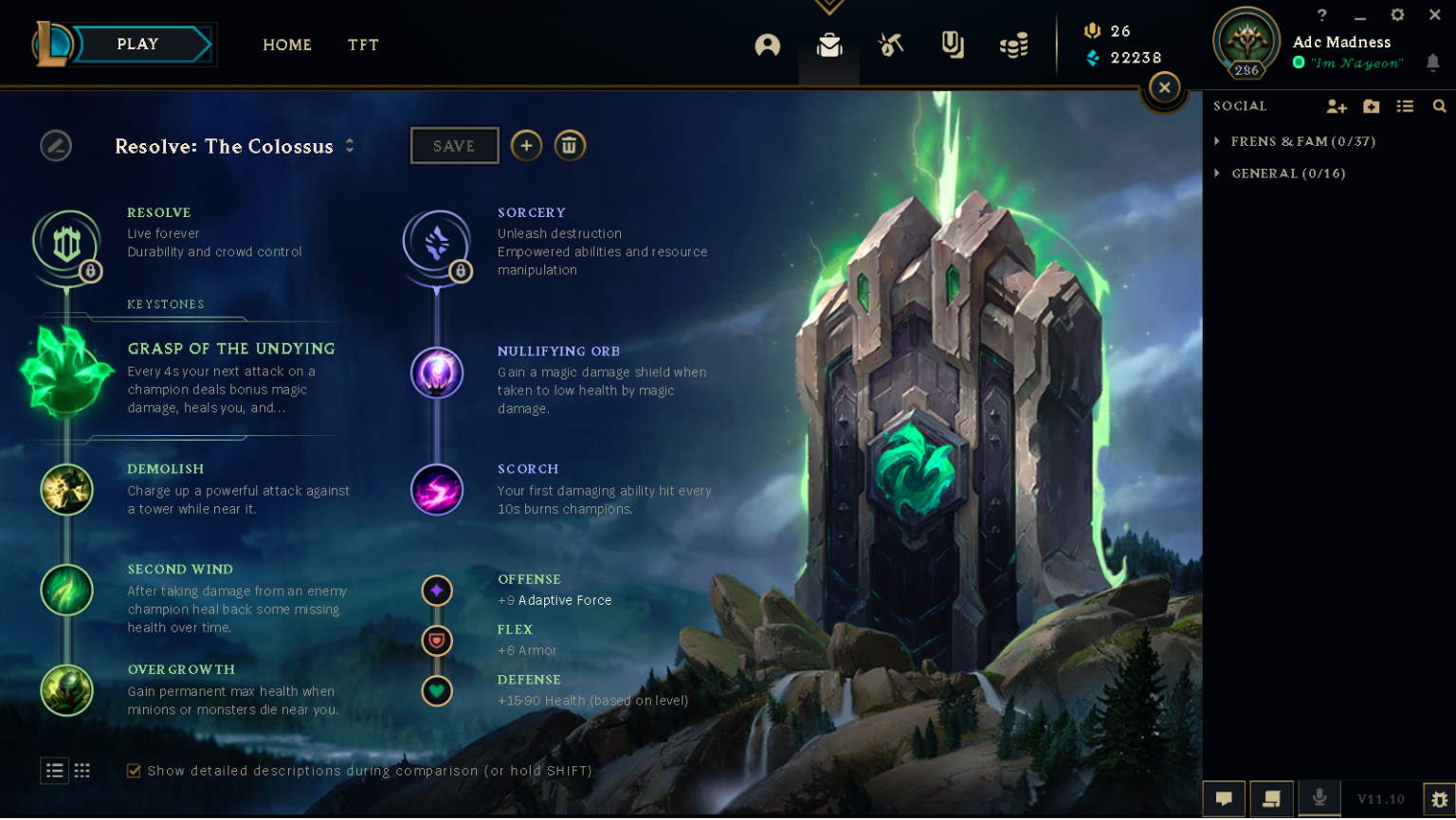Viewport: 1456px width, 820px height.
Task: Open the bug report tool
Action: pos(1437,800)
